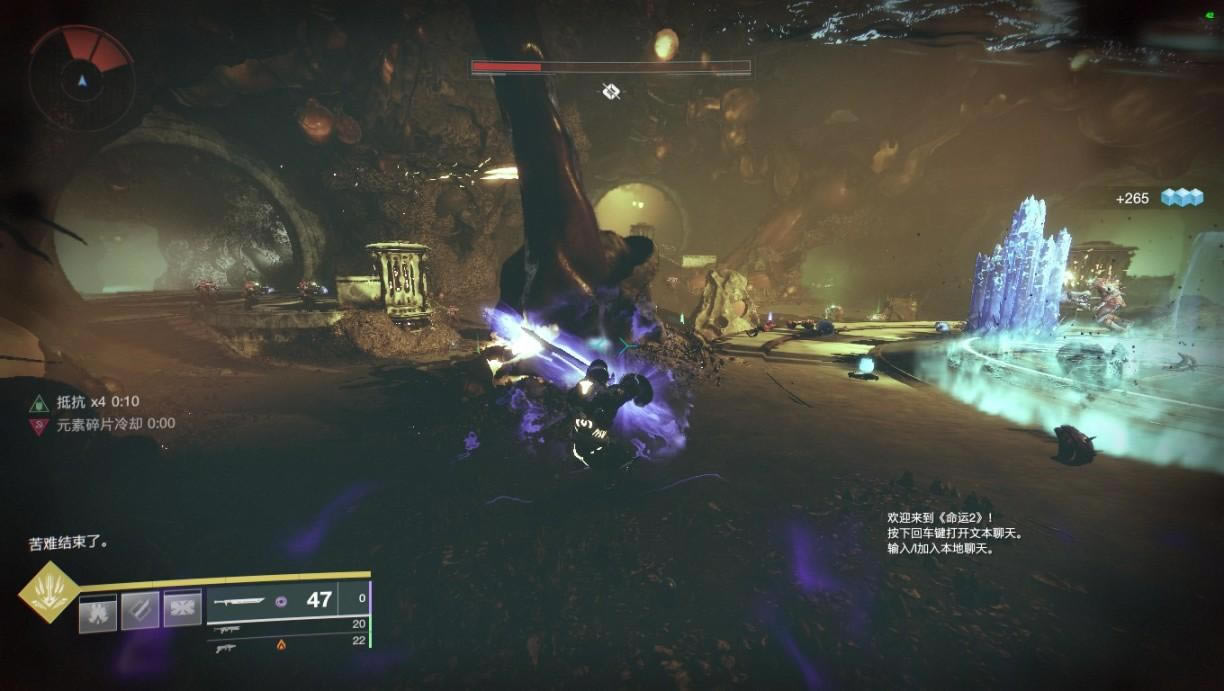Switch to the weapon with 22 ammo
The image size is (1224, 691).
[x=227, y=647]
